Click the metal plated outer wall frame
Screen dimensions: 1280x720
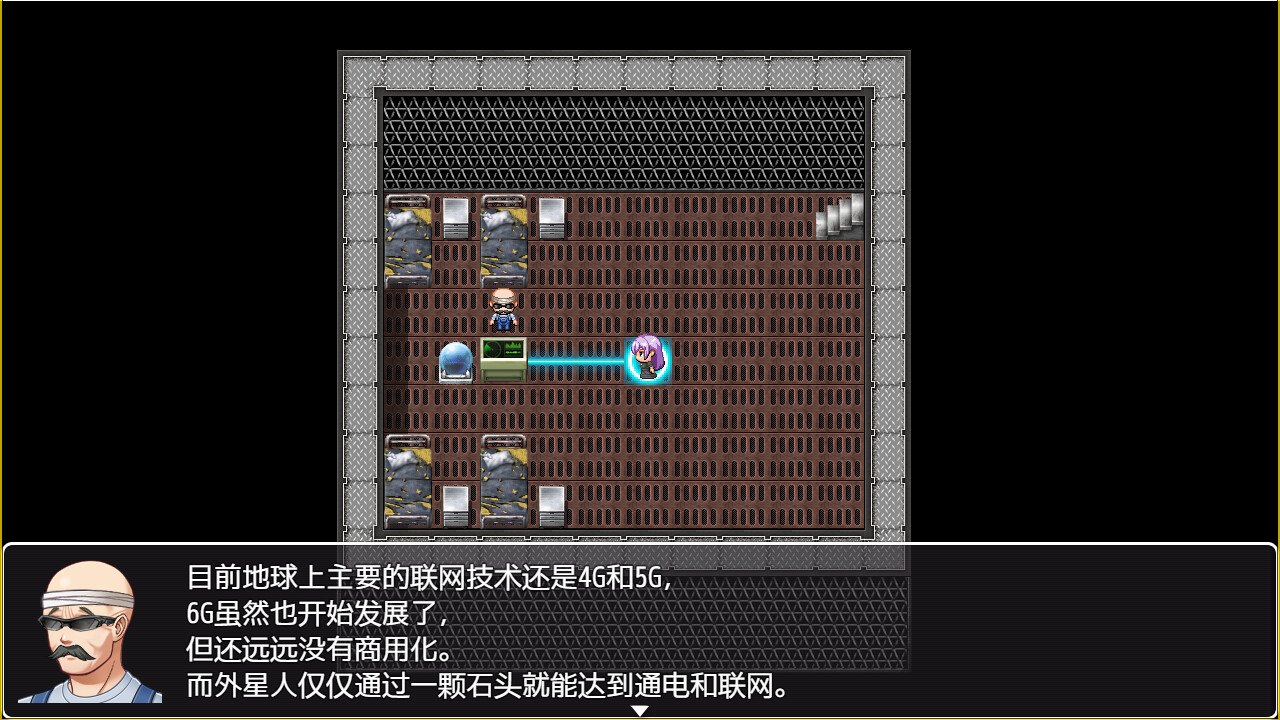tap(355, 300)
